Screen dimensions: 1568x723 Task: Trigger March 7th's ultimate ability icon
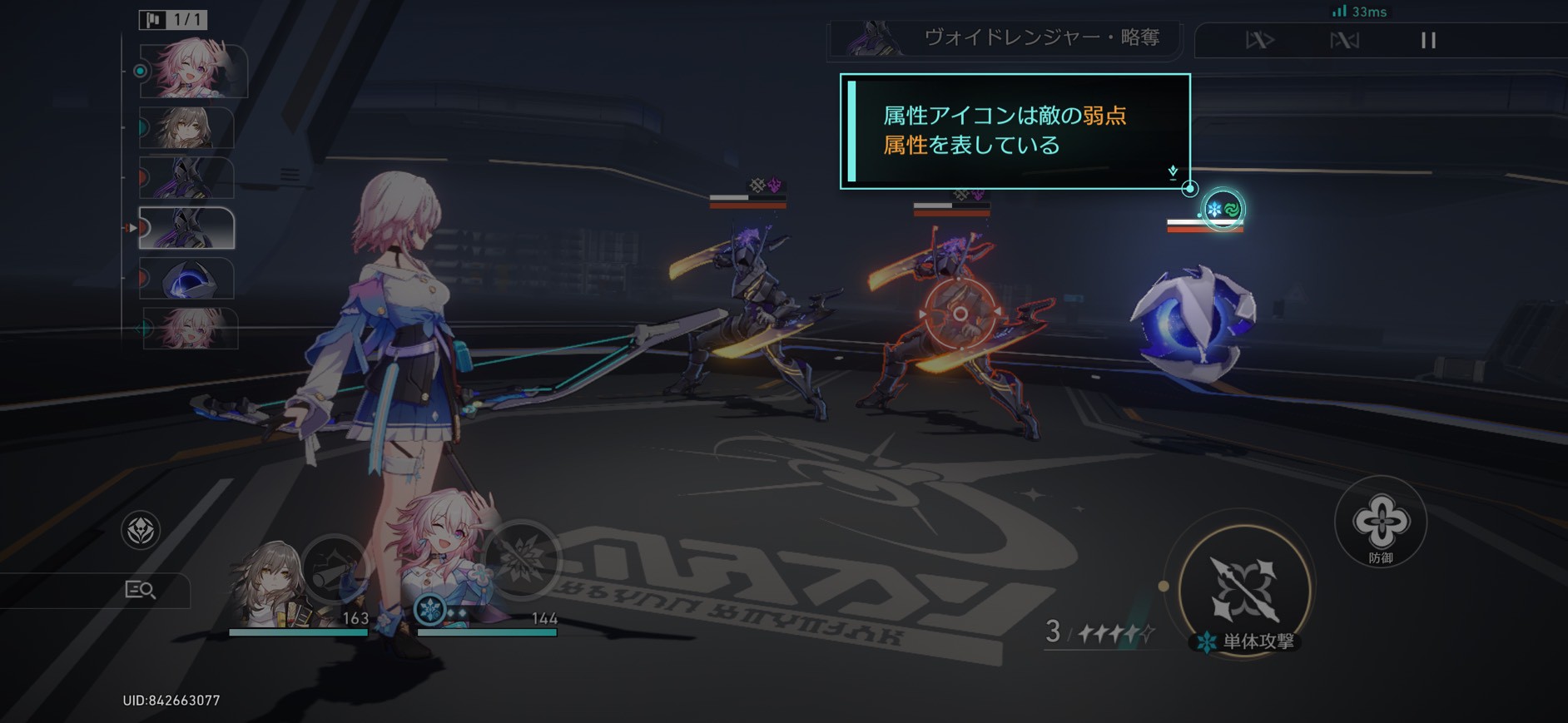tap(522, 559)
